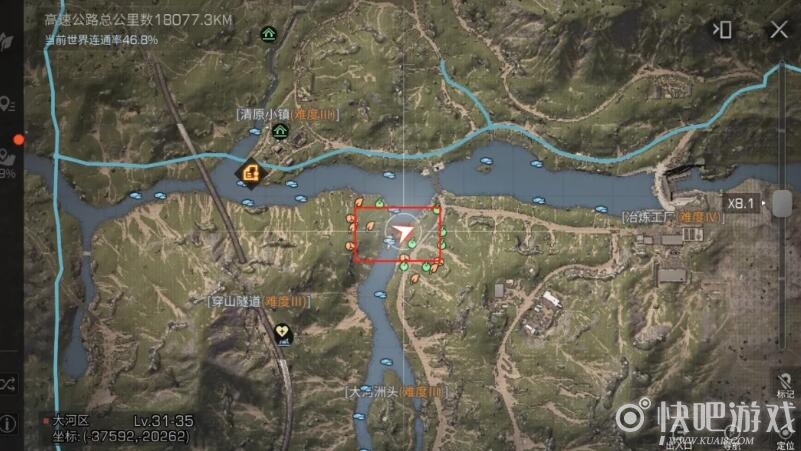This screenshot has height=451, width=801.
Task: Click the green house marker near the top
Action: click(x=268, y=33)
